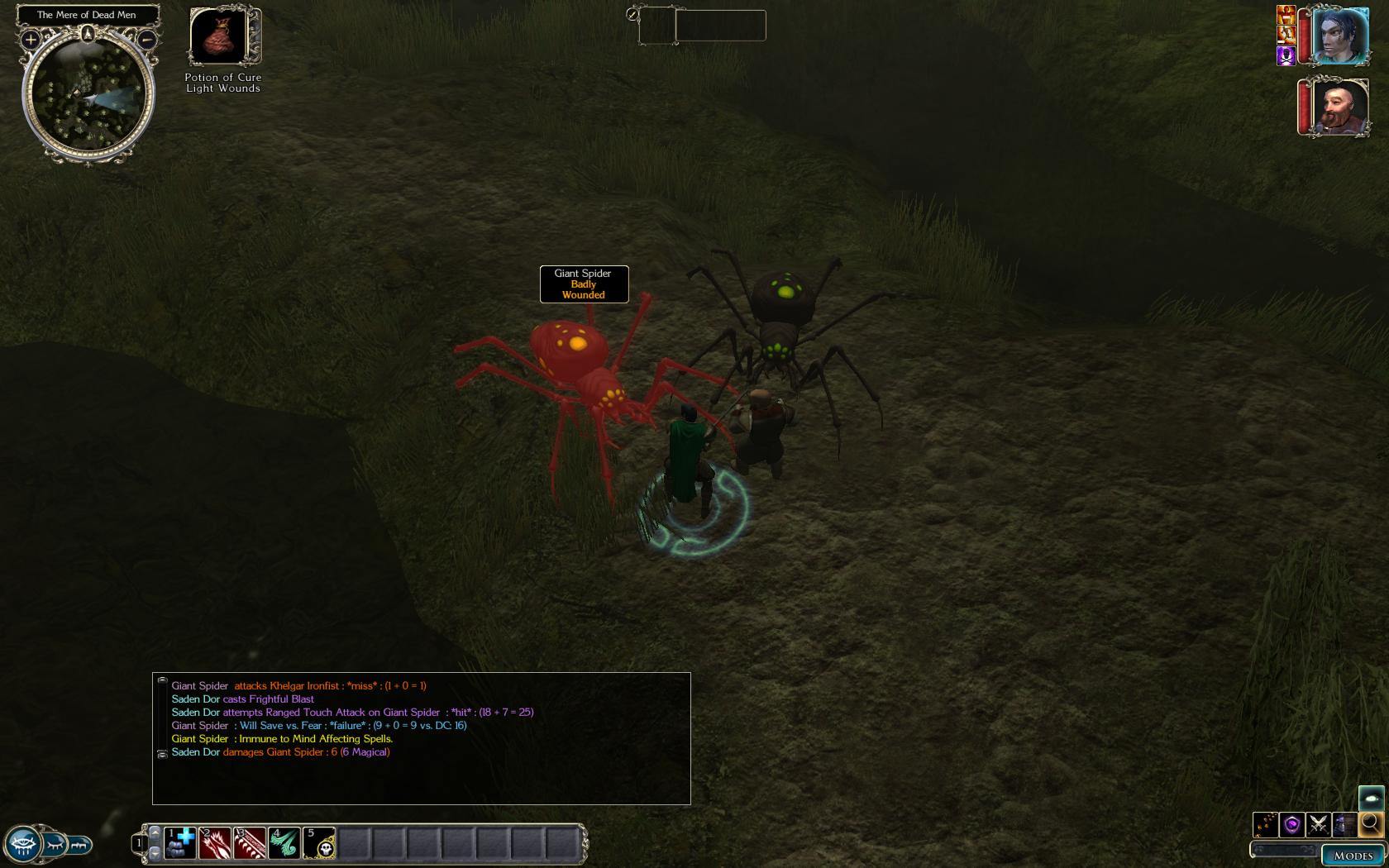Image resolution: width=1389 pixels, height=868 pixels.
Task: Activate hotbar slot 4 green swirl ability
Action: [284, 843]
